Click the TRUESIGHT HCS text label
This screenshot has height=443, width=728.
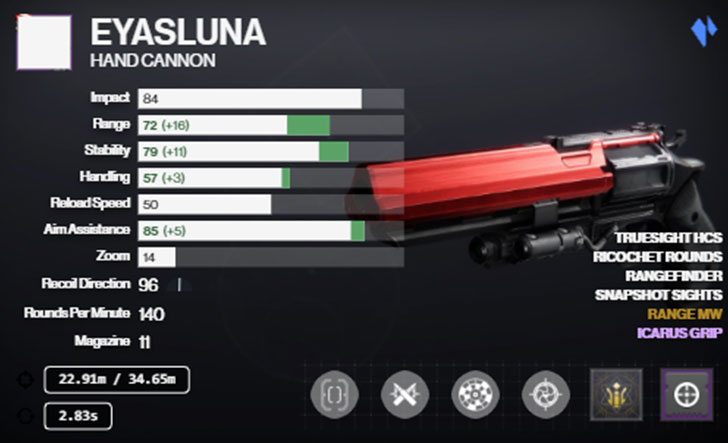pos(667,239)
